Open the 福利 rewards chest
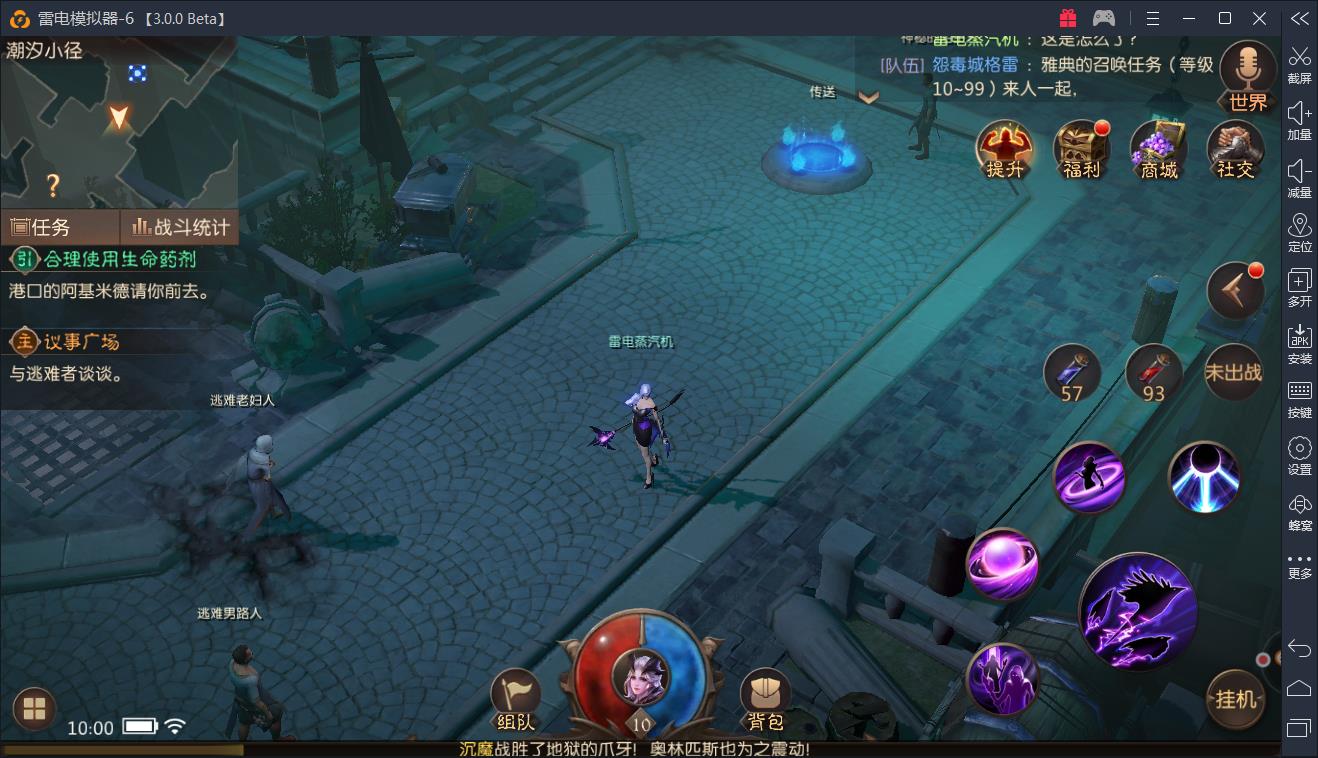The width and height of the screenshot is (1318, 758). point(1081,148)
